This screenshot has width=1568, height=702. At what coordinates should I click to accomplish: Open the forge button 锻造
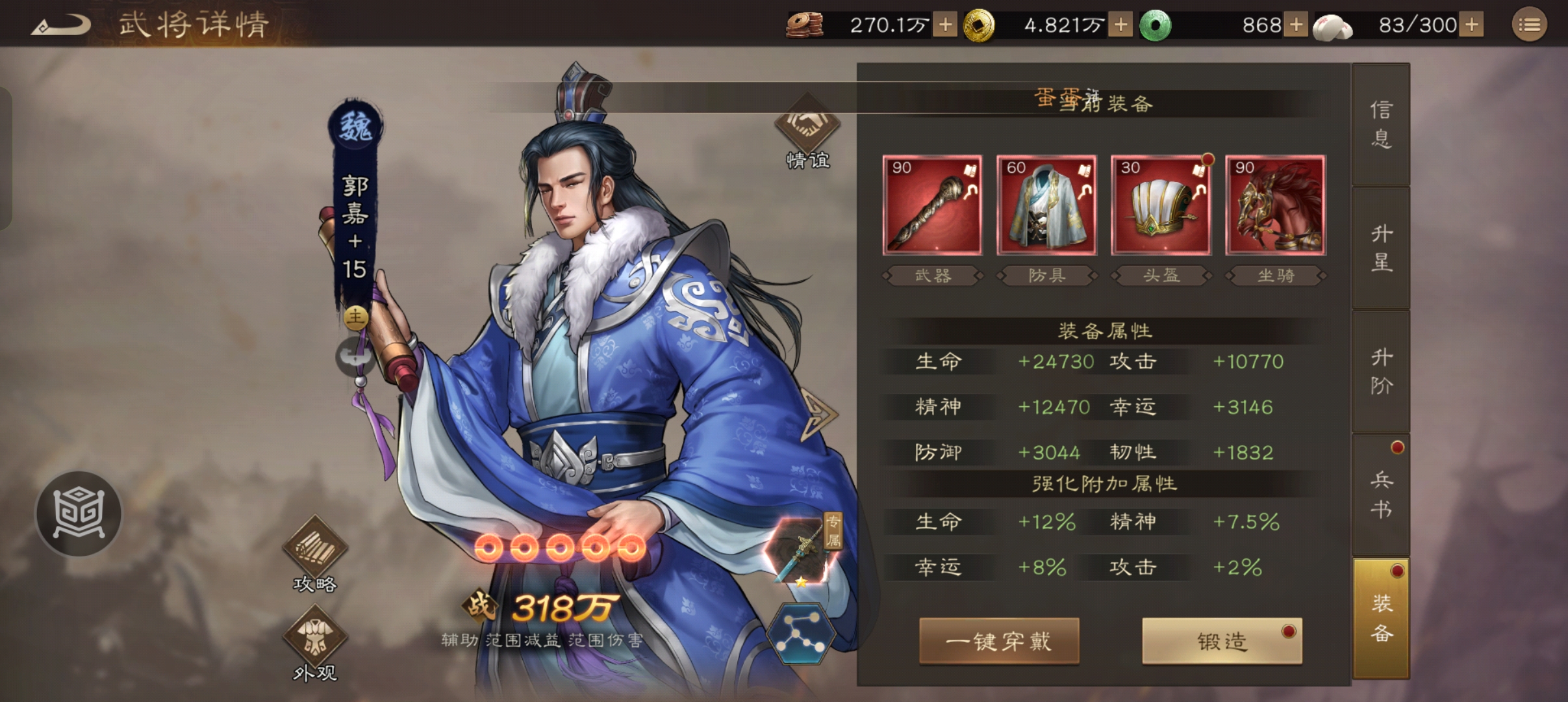pos(1222,641)
